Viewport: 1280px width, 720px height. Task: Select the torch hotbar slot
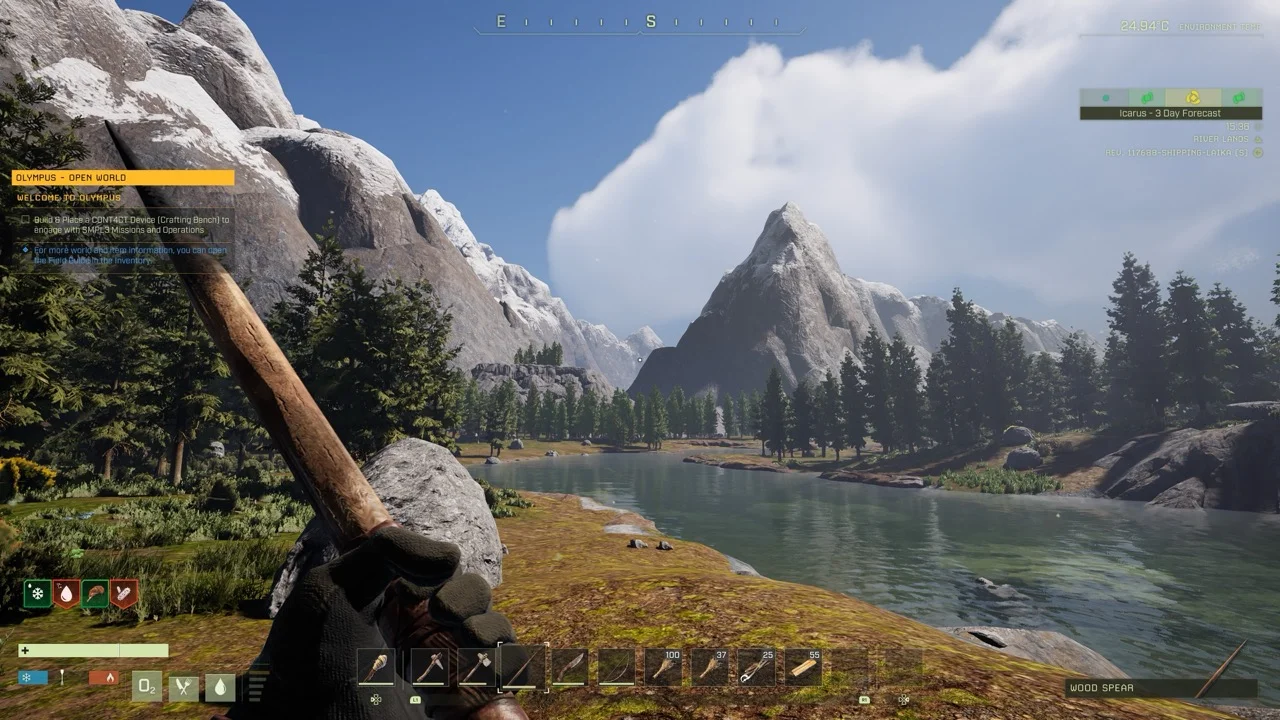pos(376,667)
